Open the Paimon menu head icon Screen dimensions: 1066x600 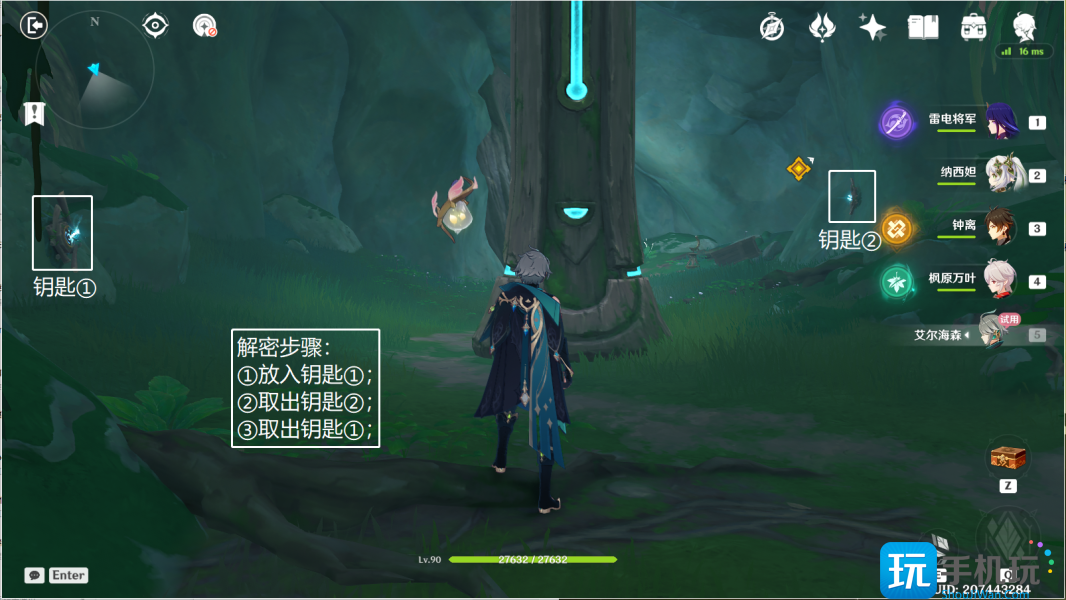click(x=1024, y=27)
